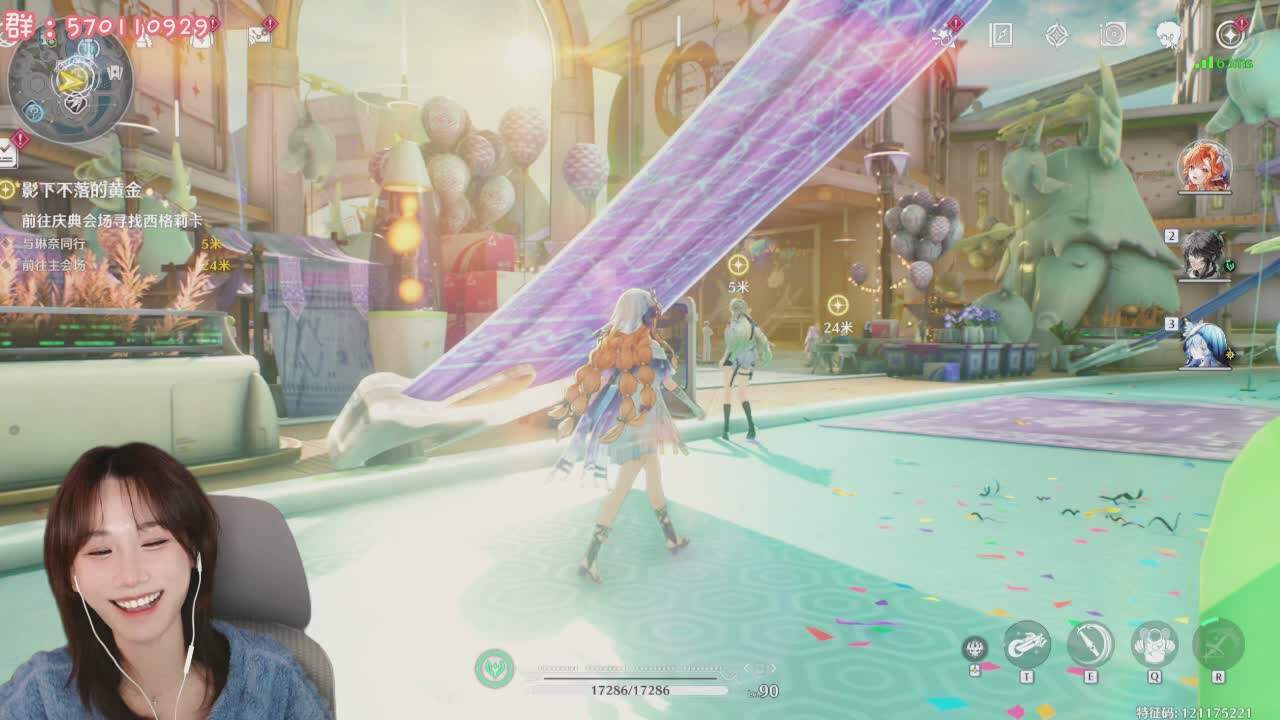
Task: Activate the grapple utility skill icon
Action: 1027,643
